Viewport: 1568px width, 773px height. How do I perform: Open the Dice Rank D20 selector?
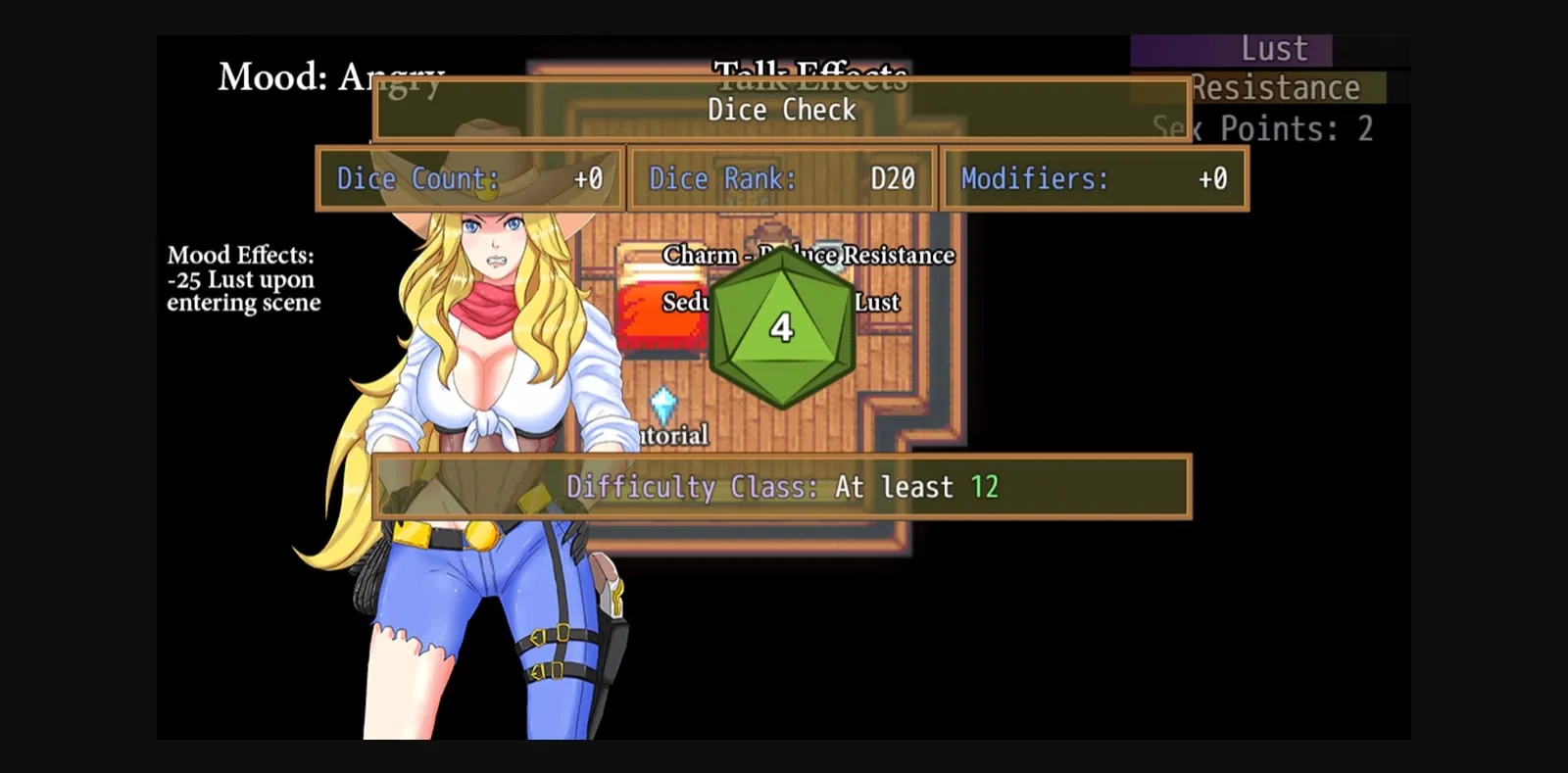coord(781,178)
